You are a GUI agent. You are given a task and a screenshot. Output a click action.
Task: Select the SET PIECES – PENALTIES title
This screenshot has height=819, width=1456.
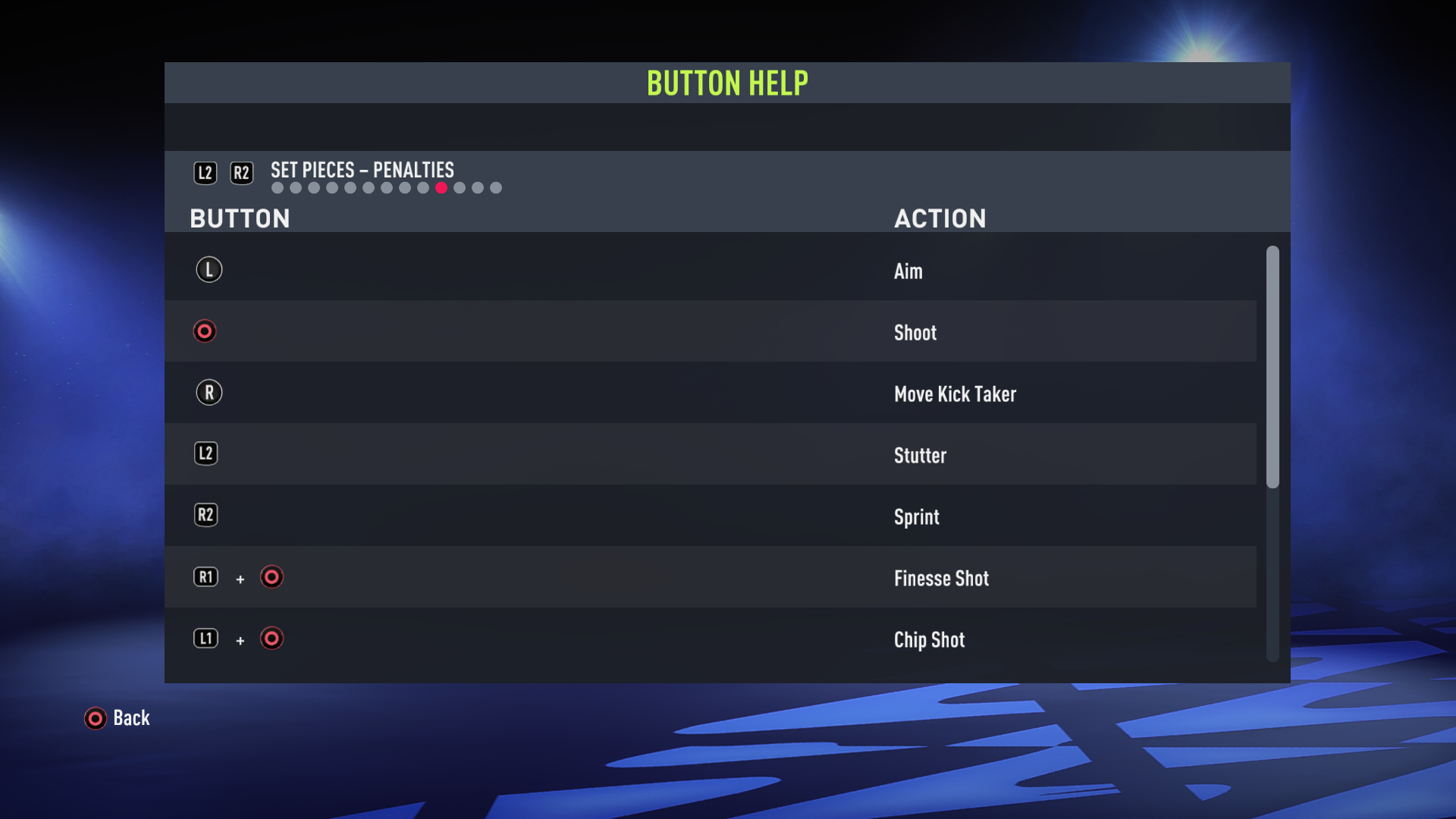362,170
